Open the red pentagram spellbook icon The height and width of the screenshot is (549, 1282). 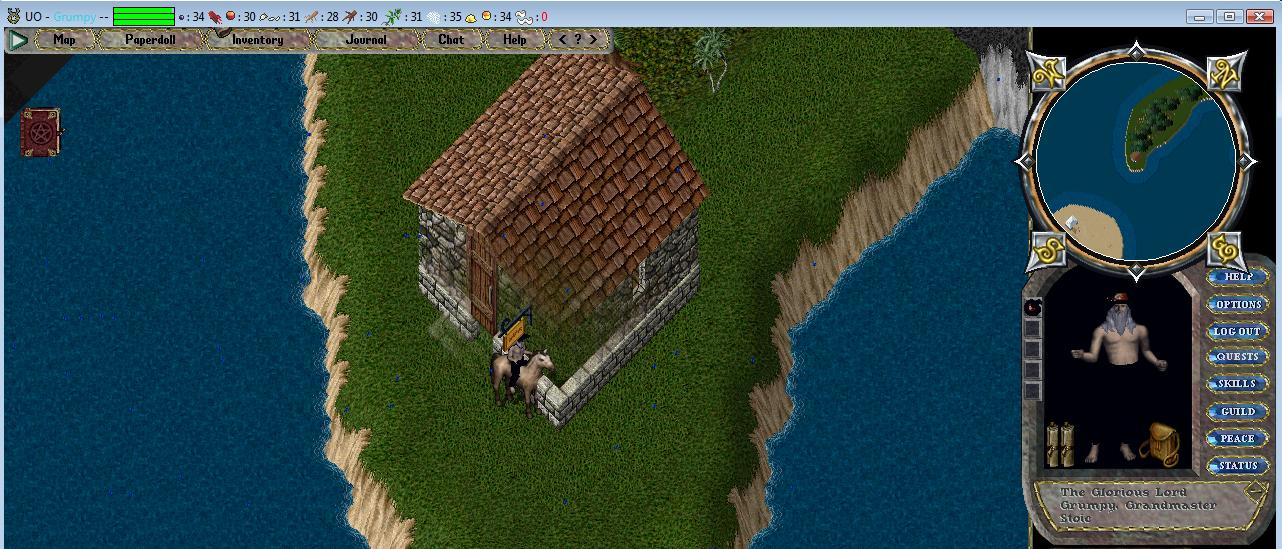click(x=41, y=132)
